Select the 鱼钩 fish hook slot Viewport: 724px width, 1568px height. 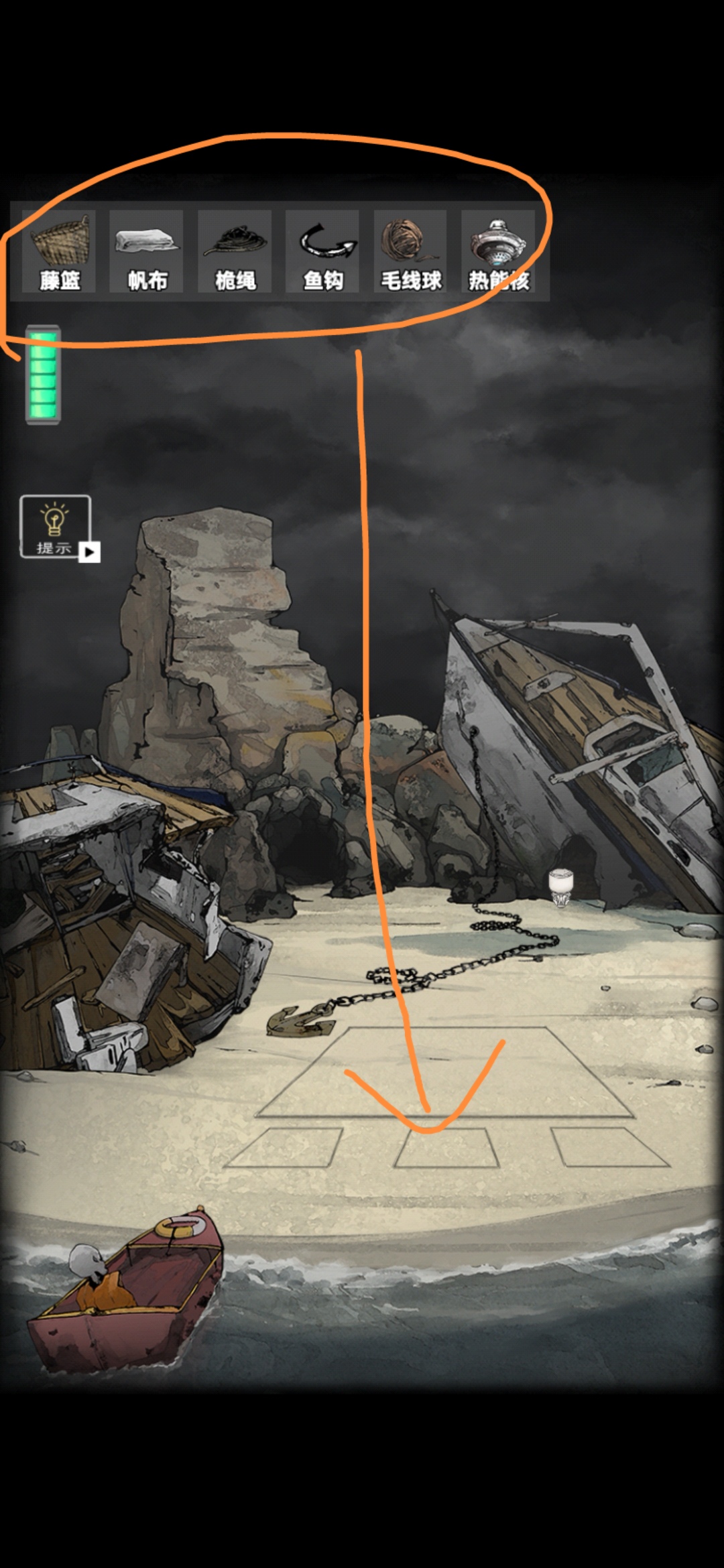322,251
